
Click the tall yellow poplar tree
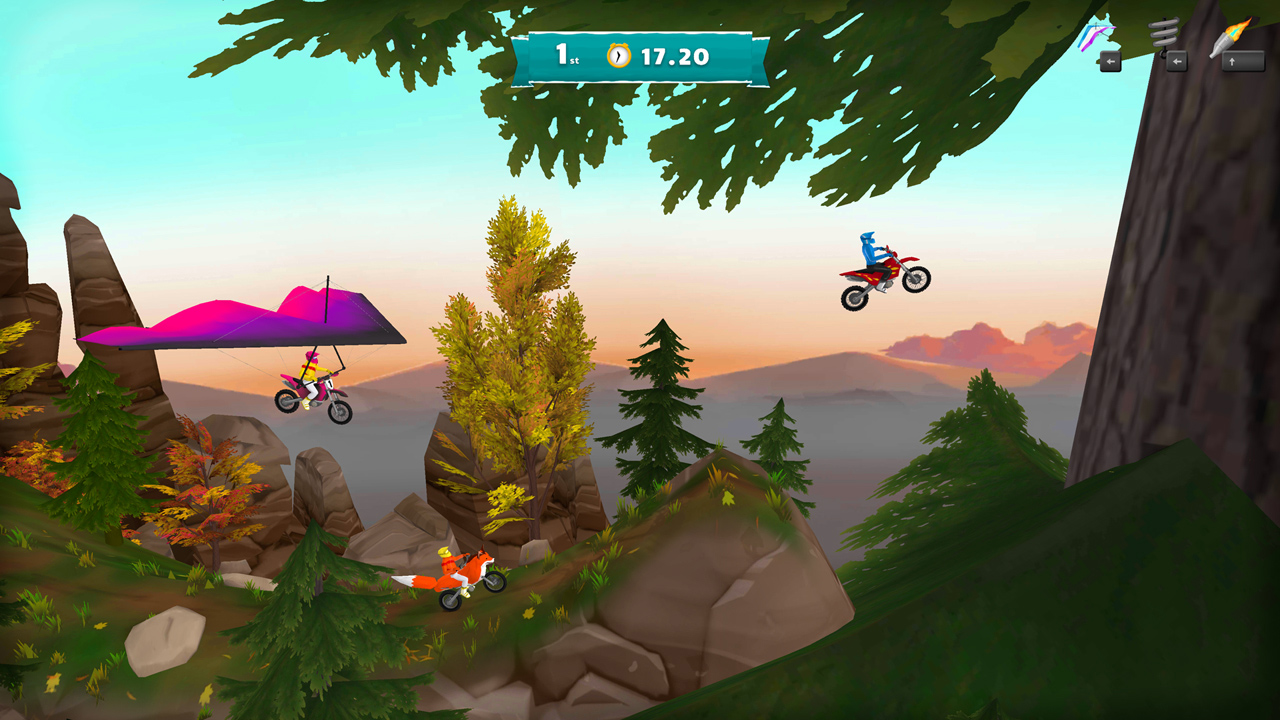tap(510, 330)
